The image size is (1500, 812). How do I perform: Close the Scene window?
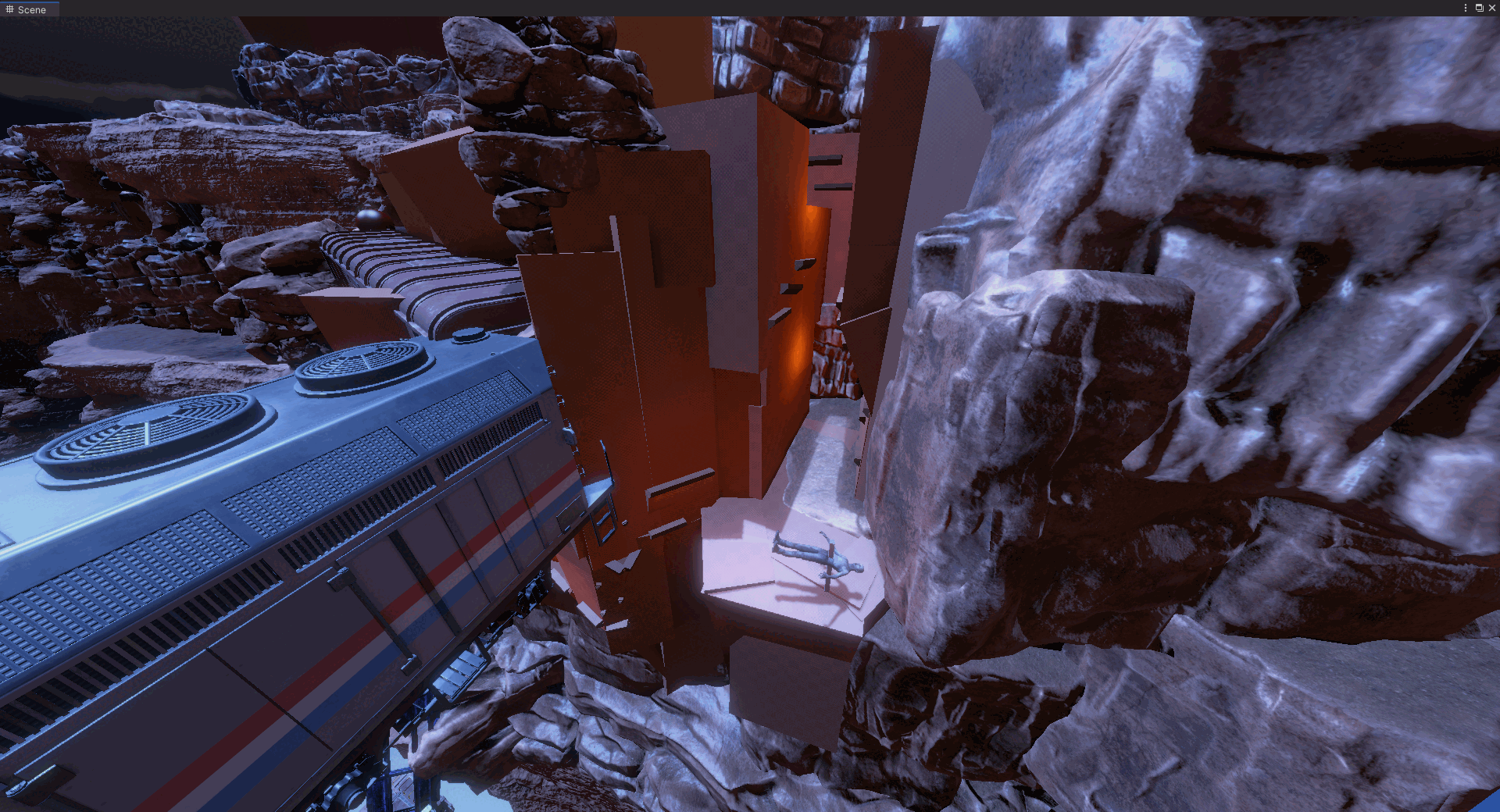pyautogui.click(x=1491, y=8)
